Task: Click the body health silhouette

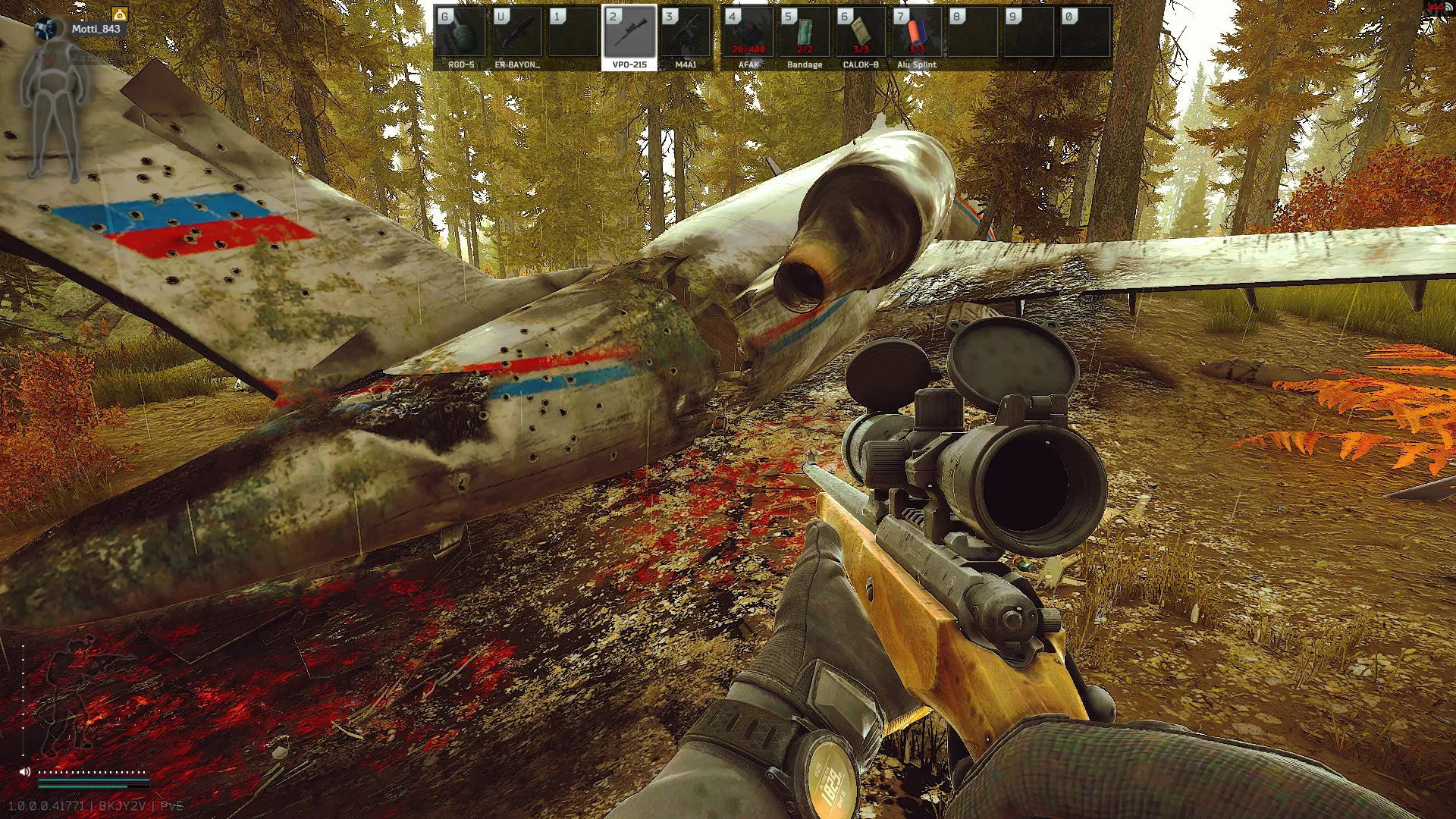Action: point(52,114)
